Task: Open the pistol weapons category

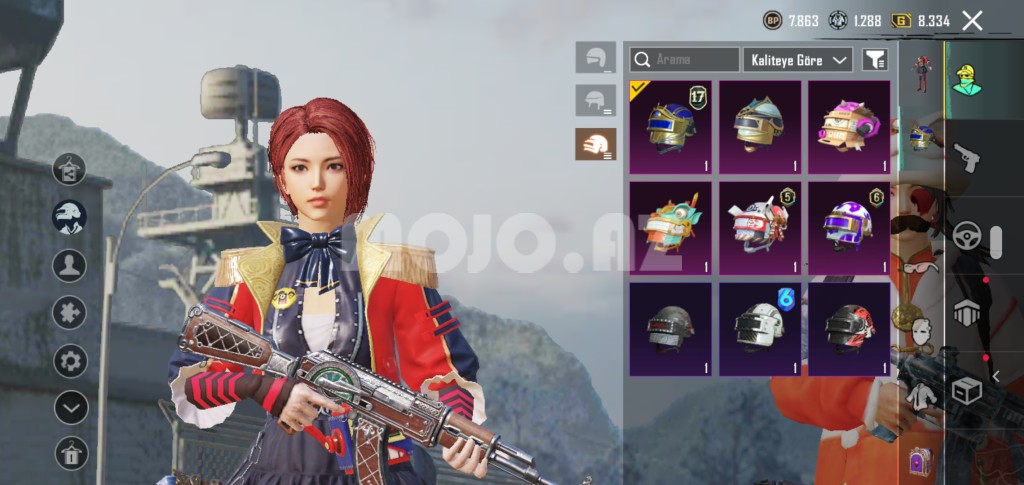Action: (965, 158)
